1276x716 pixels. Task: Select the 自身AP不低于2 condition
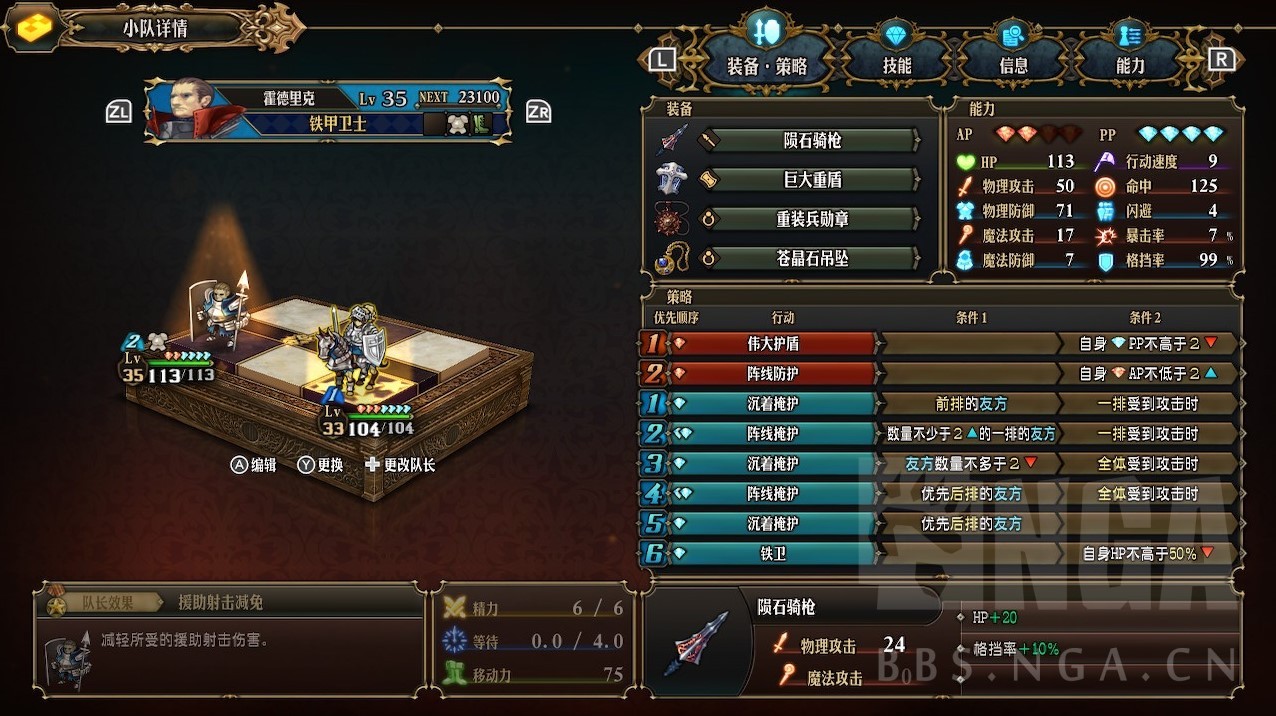click(x=1147, y=373)
